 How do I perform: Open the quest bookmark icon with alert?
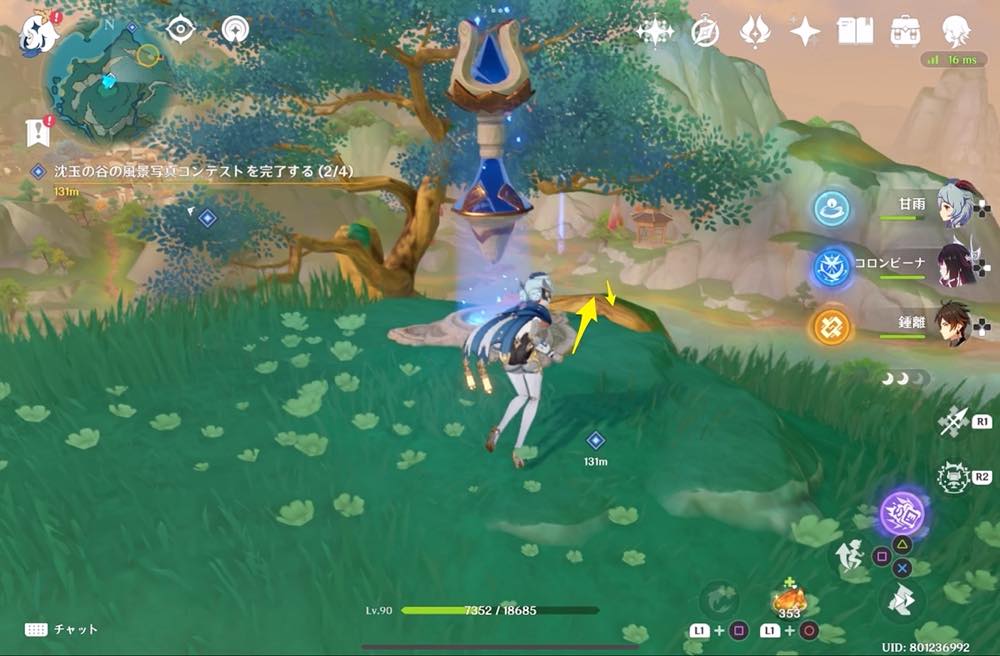point(37,132)
